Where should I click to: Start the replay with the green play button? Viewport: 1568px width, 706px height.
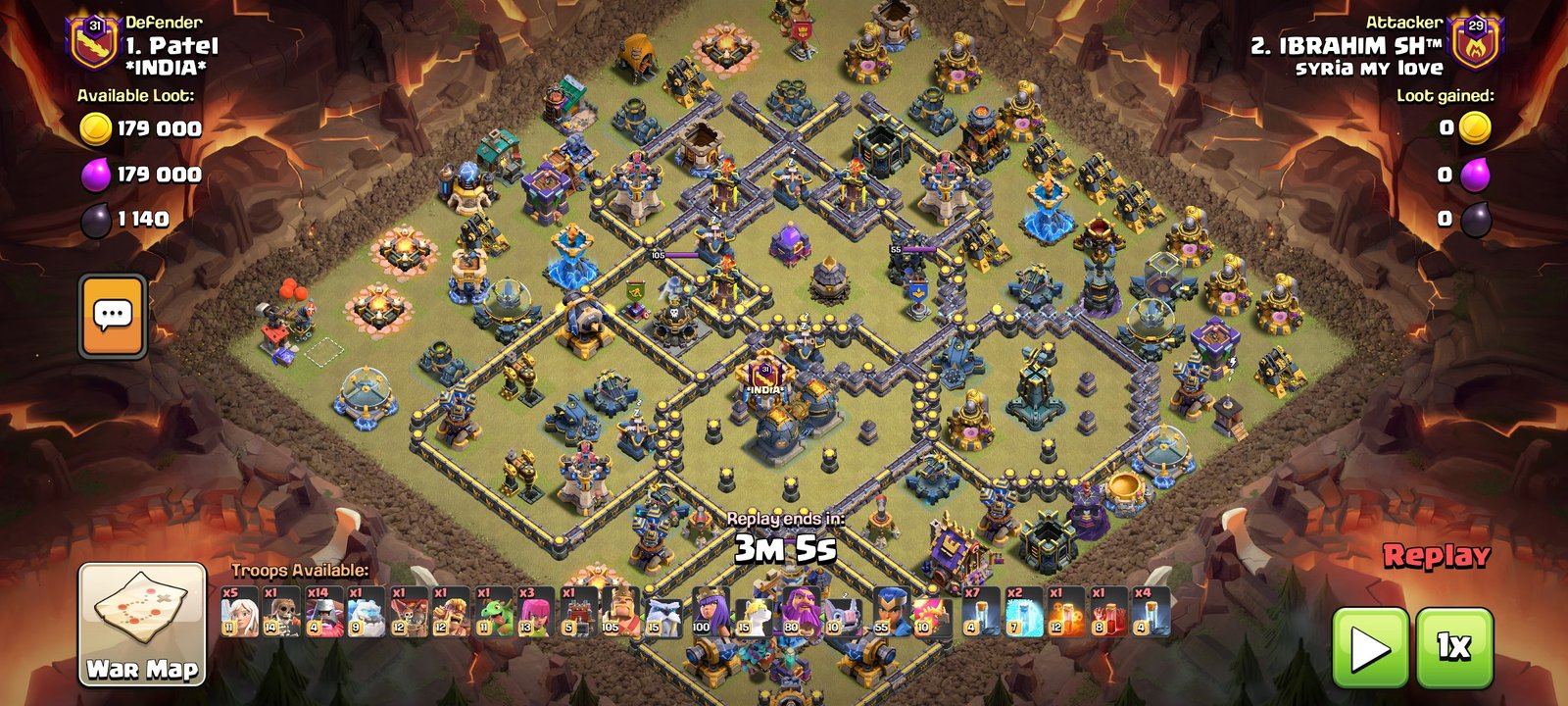point(1370,647)
